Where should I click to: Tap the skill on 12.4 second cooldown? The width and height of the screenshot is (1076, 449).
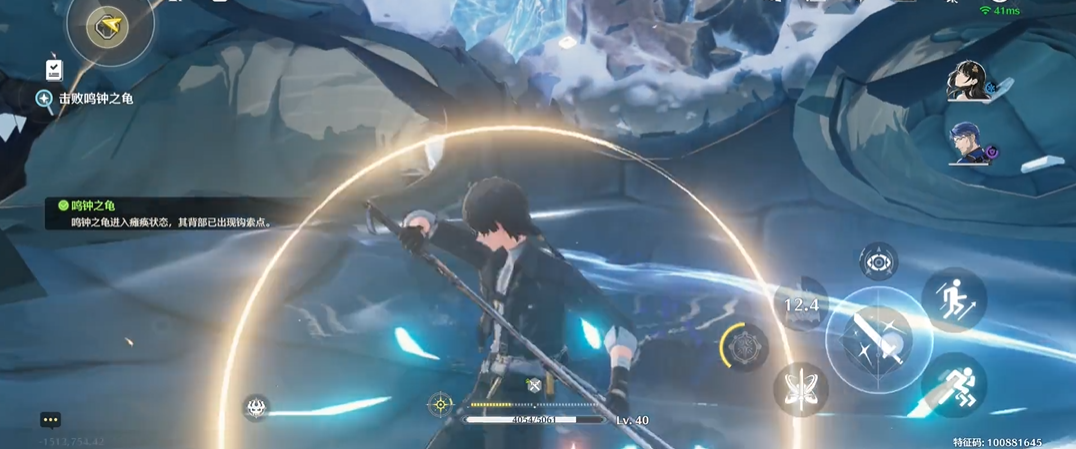[x=801, y=304]
